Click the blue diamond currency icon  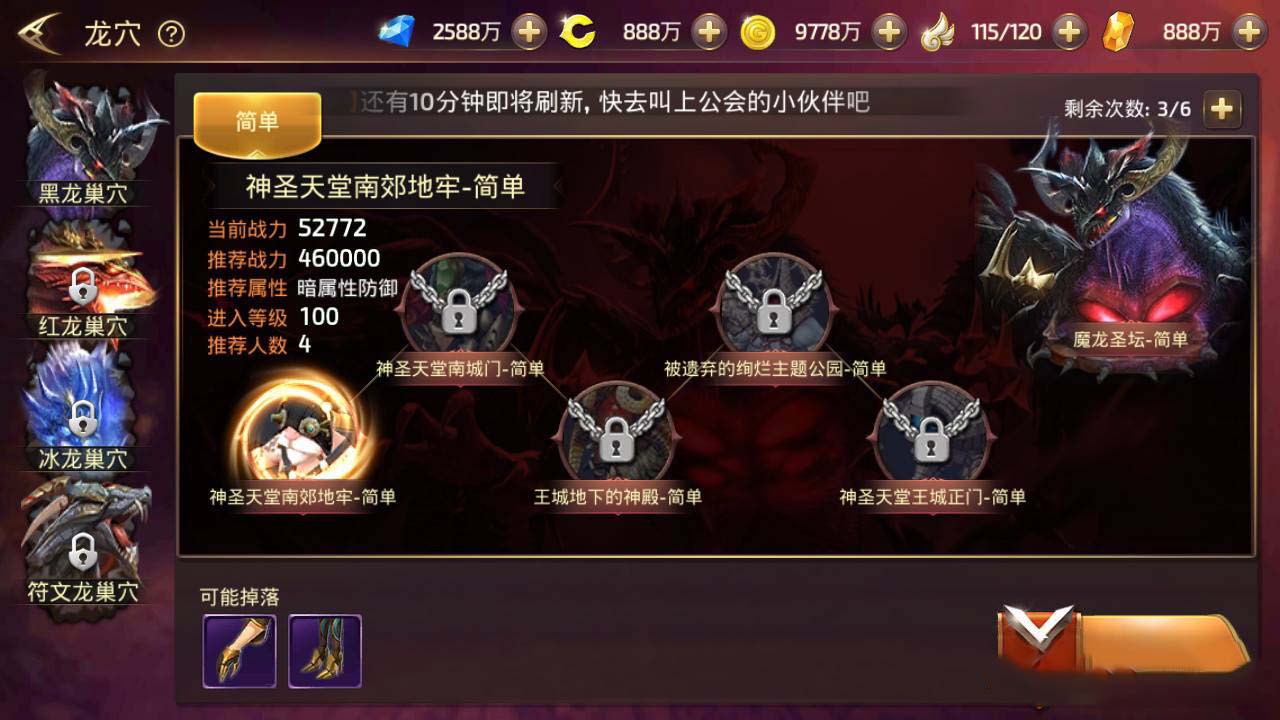[x=399, y=30]
